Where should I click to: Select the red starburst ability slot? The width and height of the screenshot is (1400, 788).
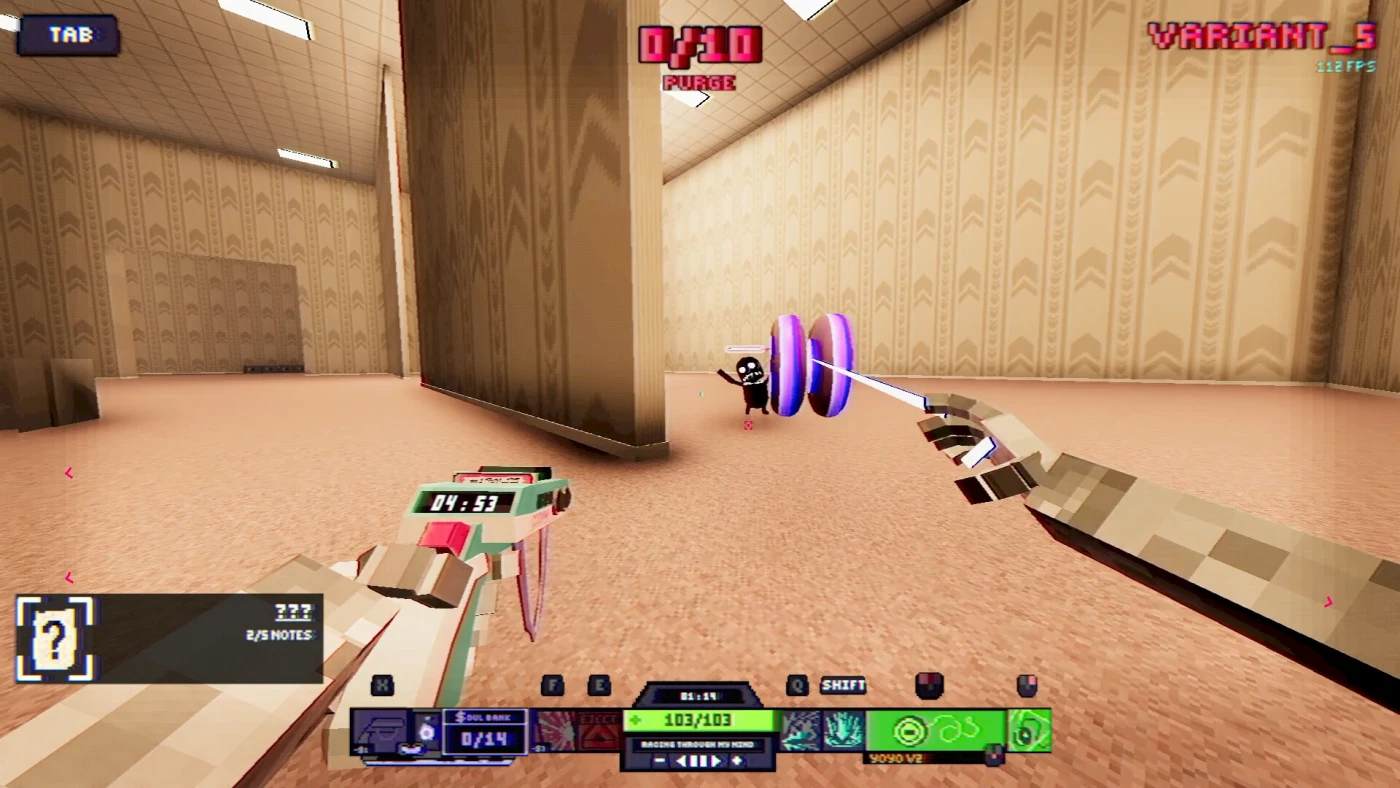(555, 730)
